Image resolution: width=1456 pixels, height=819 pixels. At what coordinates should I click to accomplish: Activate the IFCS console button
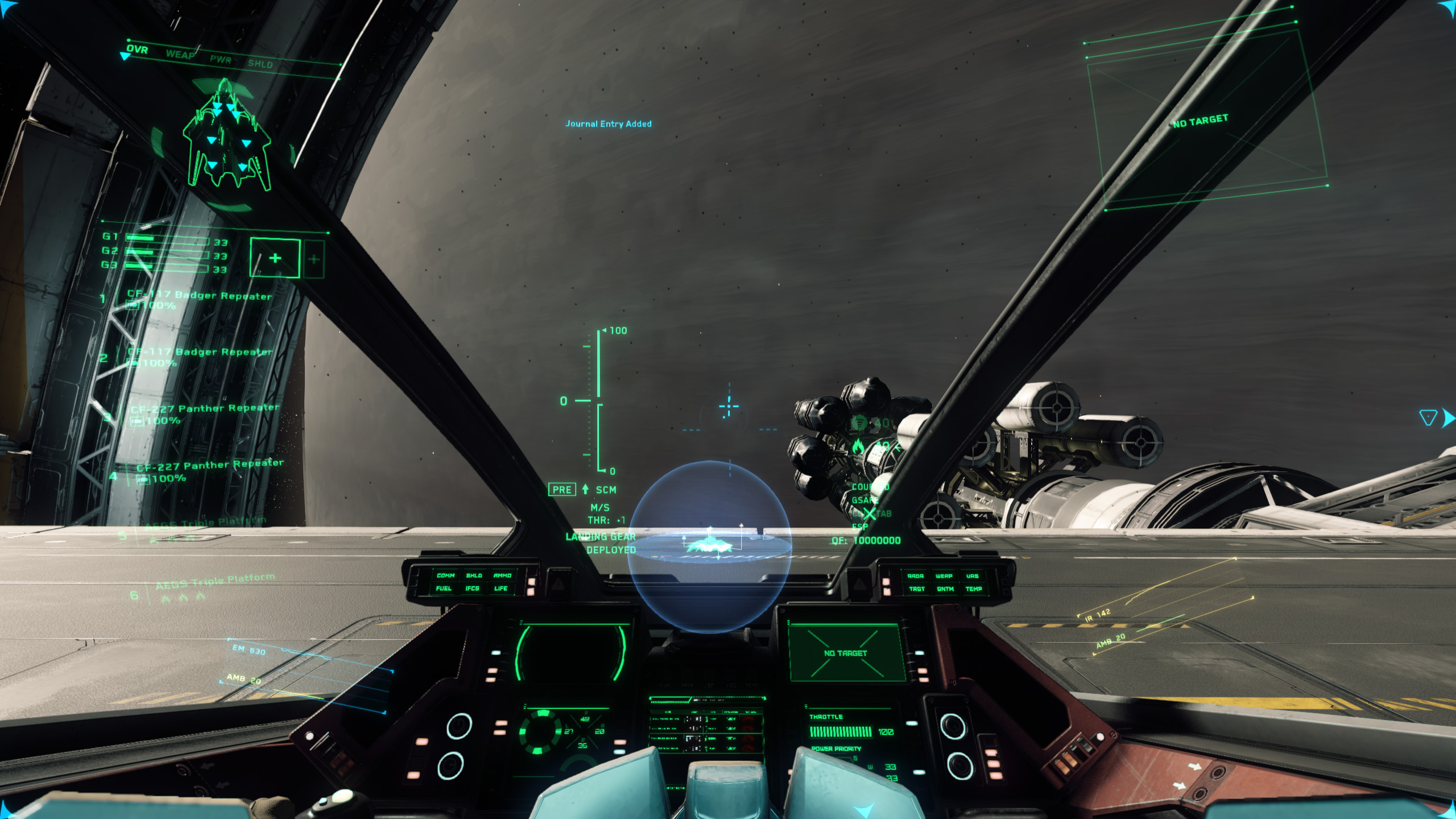472,588
